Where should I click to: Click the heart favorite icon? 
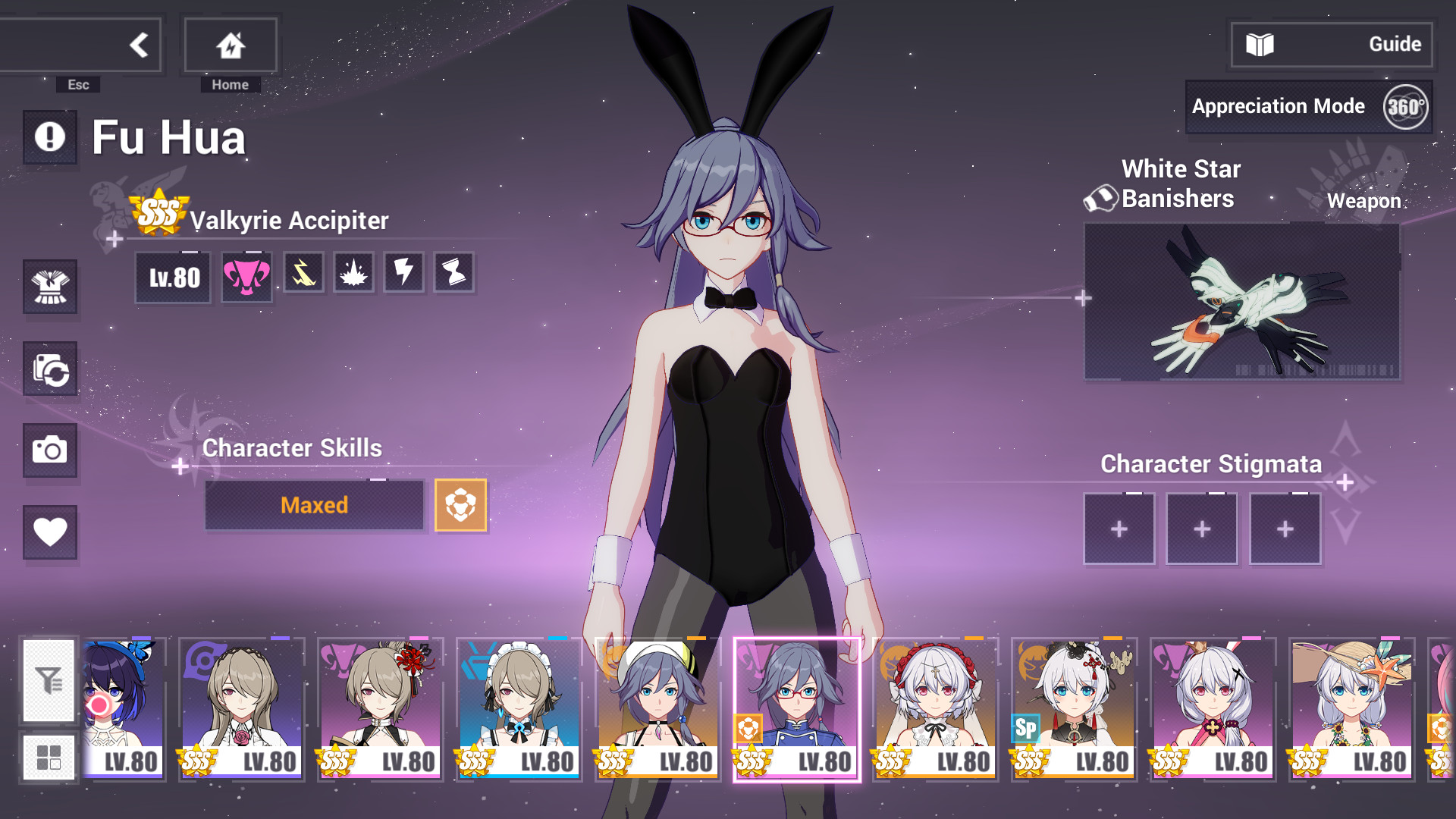(49, 533)
